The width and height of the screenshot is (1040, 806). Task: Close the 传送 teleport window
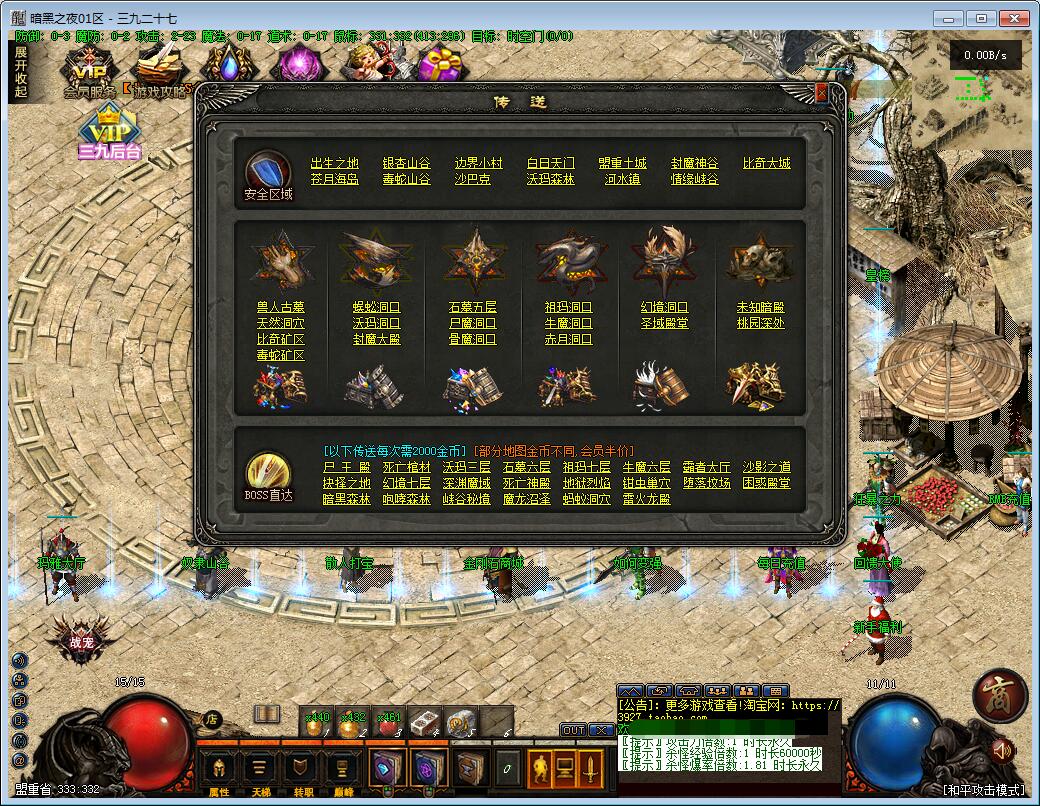821,93
